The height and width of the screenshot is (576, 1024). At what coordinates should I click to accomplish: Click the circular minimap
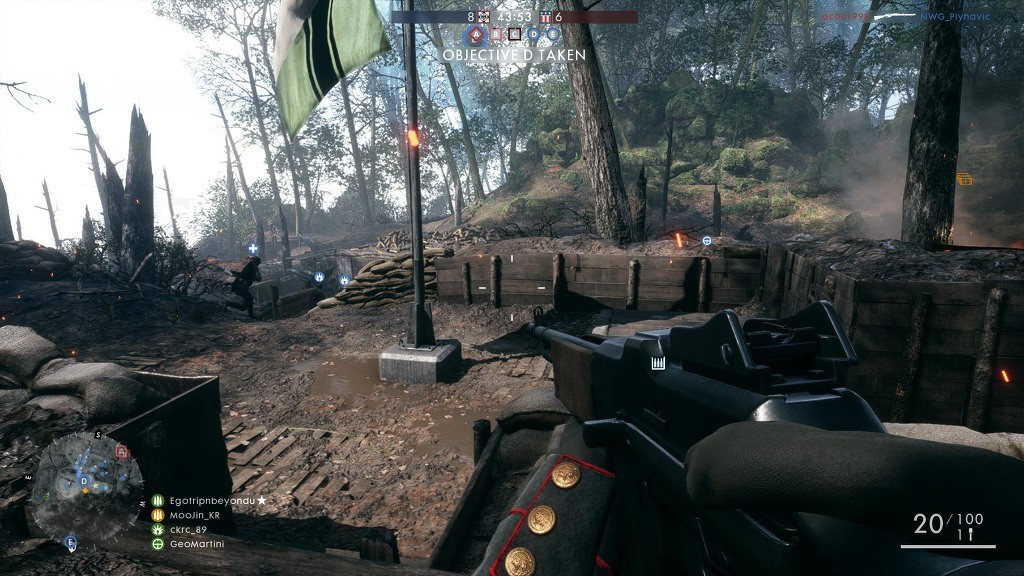click(x=84, y=487)
